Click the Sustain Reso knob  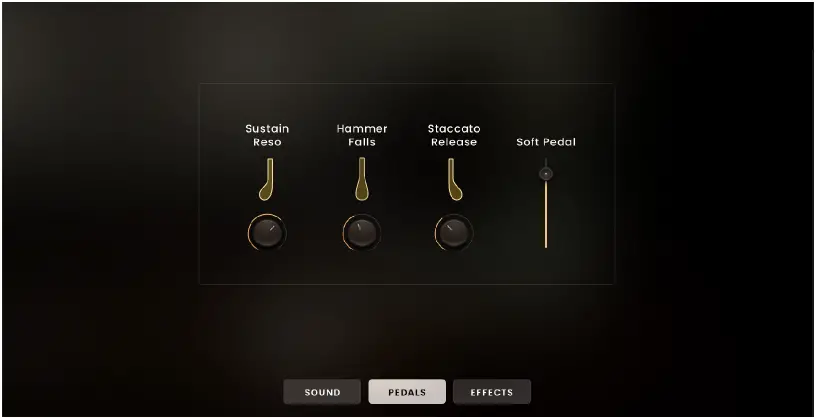pyautogui.click(x=267, y=233)
